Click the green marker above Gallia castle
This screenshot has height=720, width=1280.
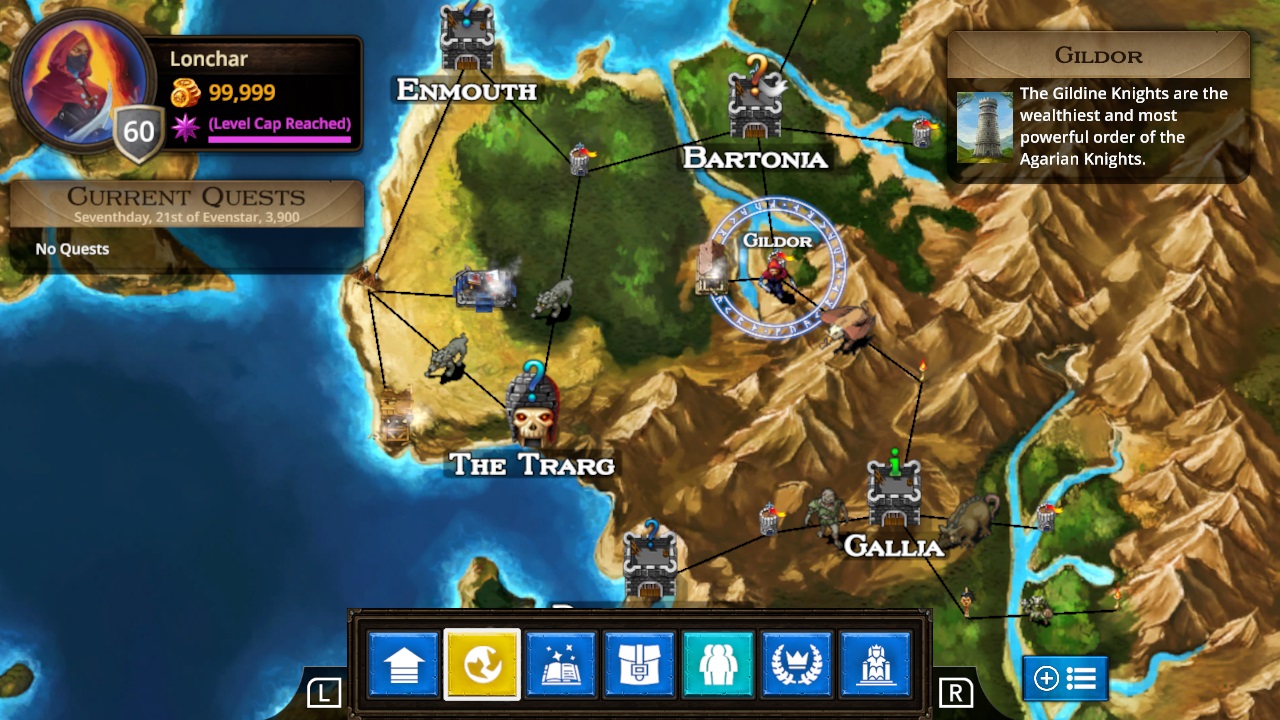click(895, 463)
